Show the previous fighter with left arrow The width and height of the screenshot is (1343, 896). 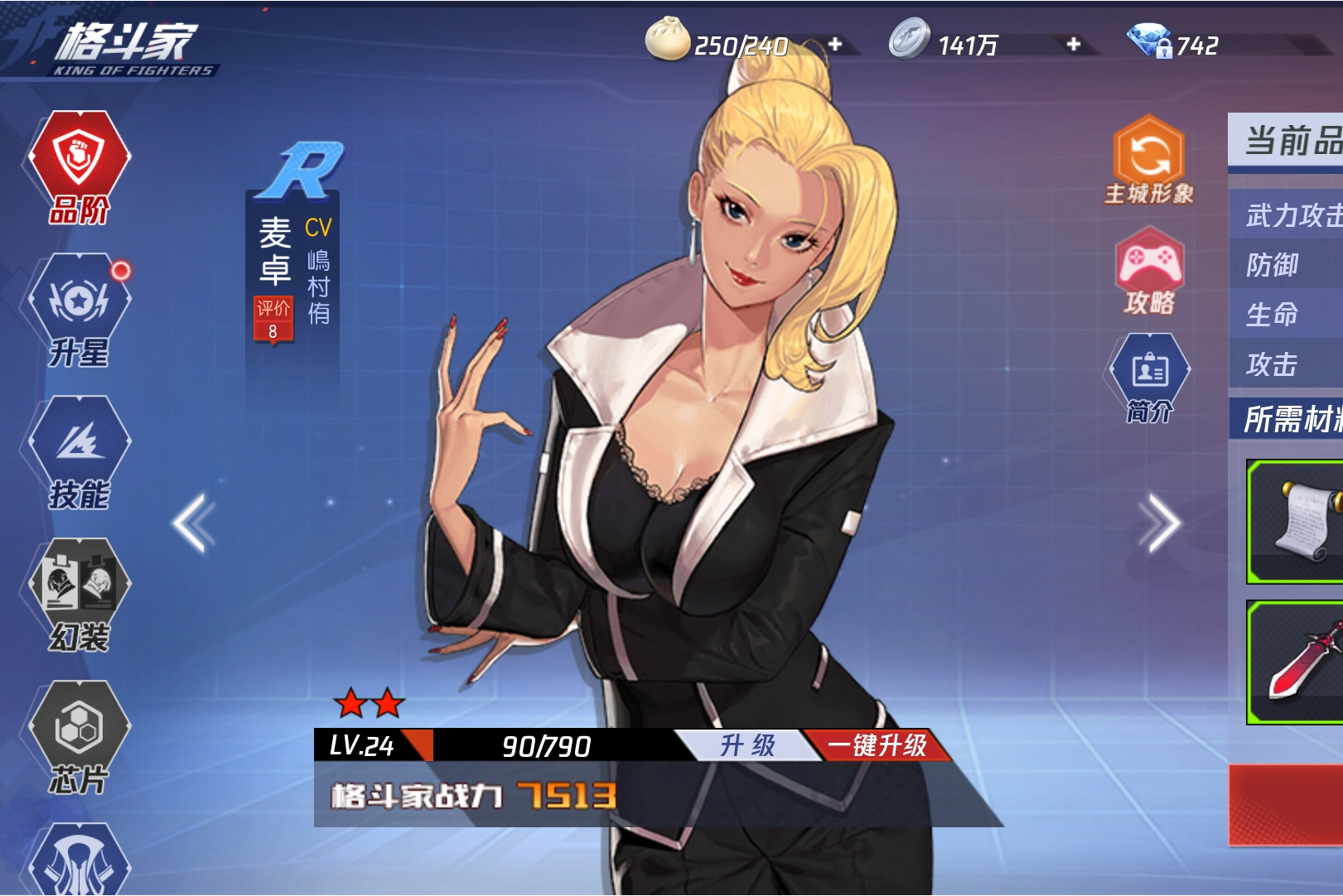tap(194, 523)
